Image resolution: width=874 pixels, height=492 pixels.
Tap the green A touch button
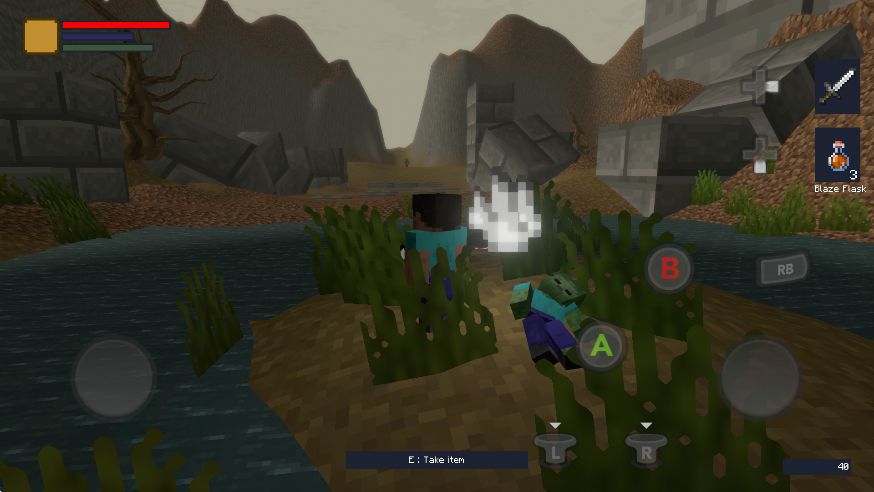click(602, 346)
